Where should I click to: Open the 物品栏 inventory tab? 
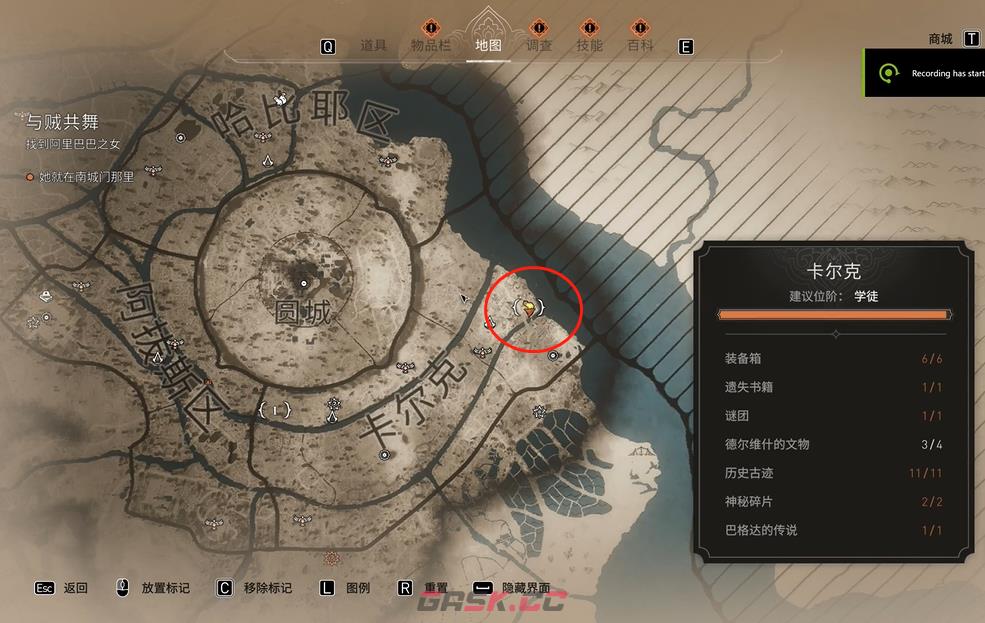431,45
